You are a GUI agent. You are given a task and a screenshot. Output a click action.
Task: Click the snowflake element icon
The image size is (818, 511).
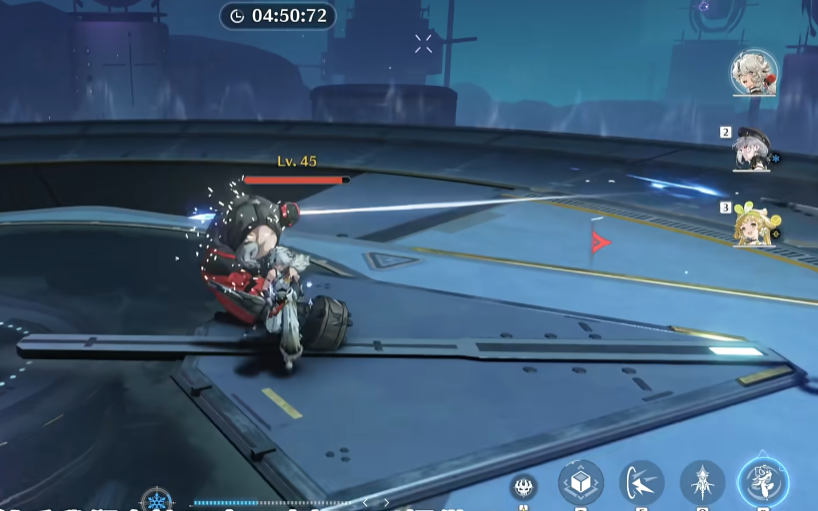click(156, 498)
